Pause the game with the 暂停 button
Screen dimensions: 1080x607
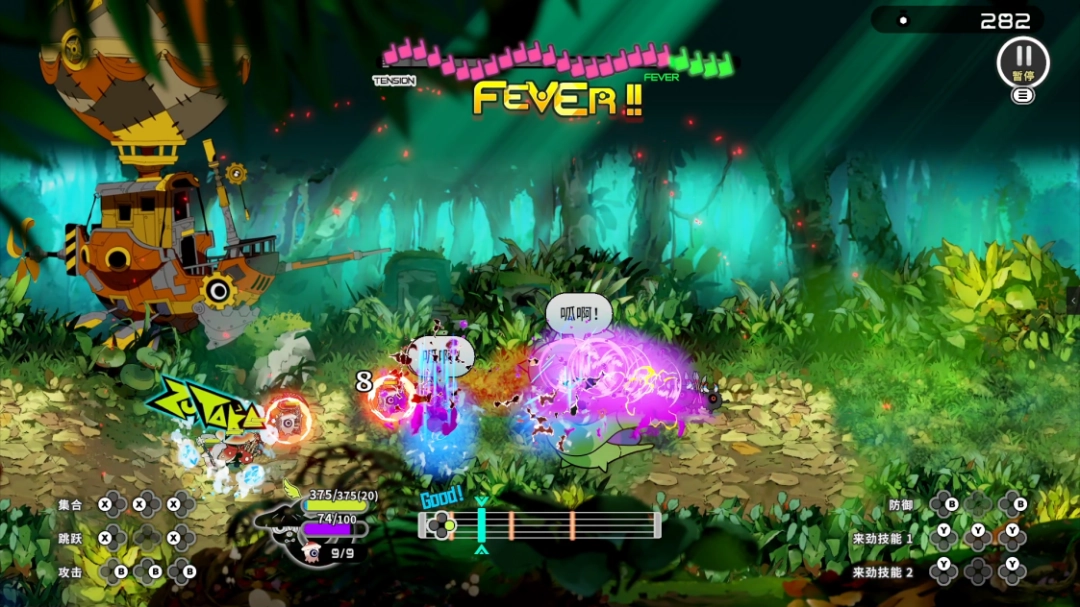[1022, 62]
